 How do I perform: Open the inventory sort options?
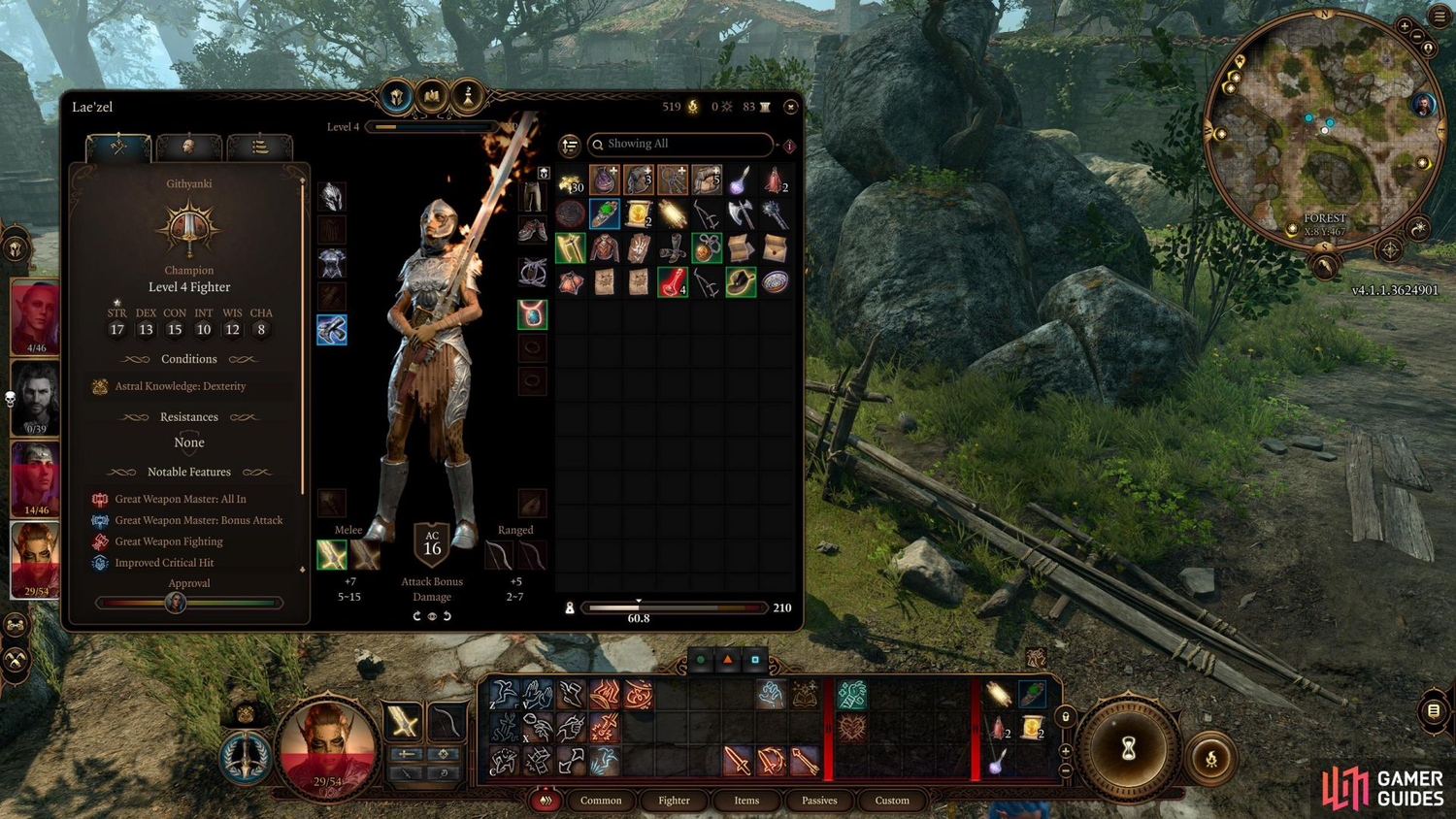click(570, 146)
